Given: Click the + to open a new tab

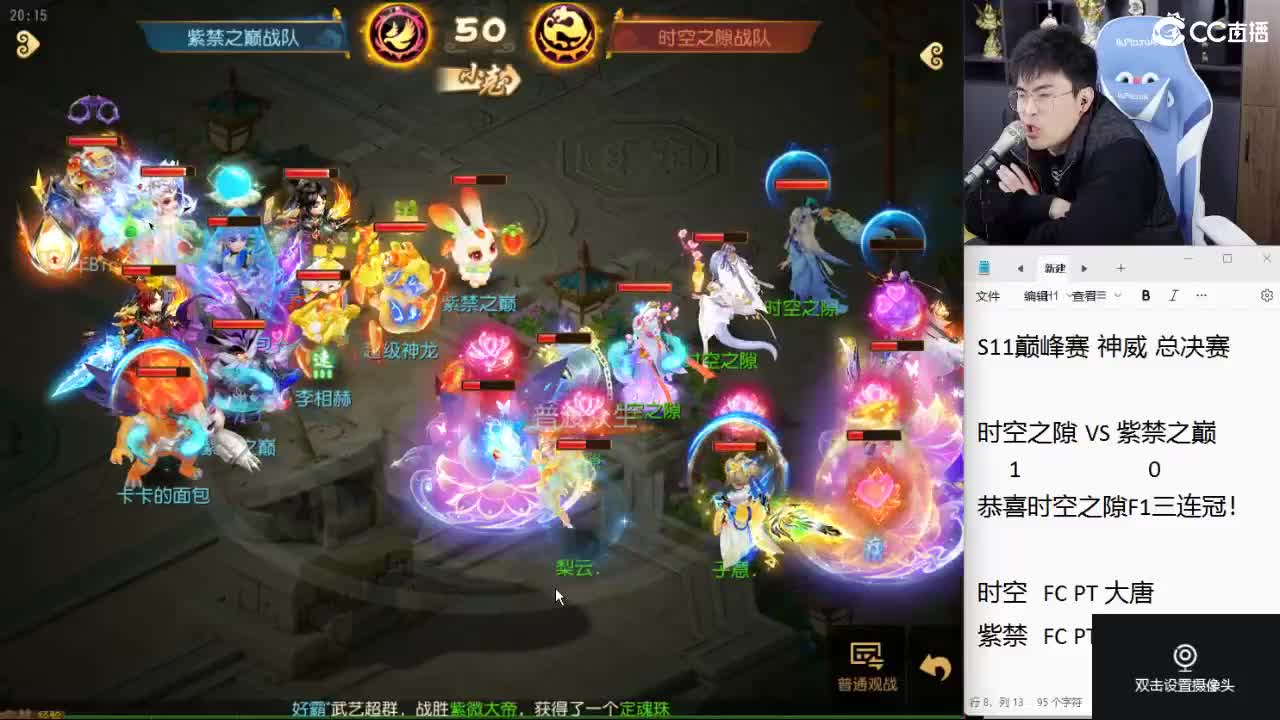Looking at the screenshot, I should click(x=1120, y=267).
